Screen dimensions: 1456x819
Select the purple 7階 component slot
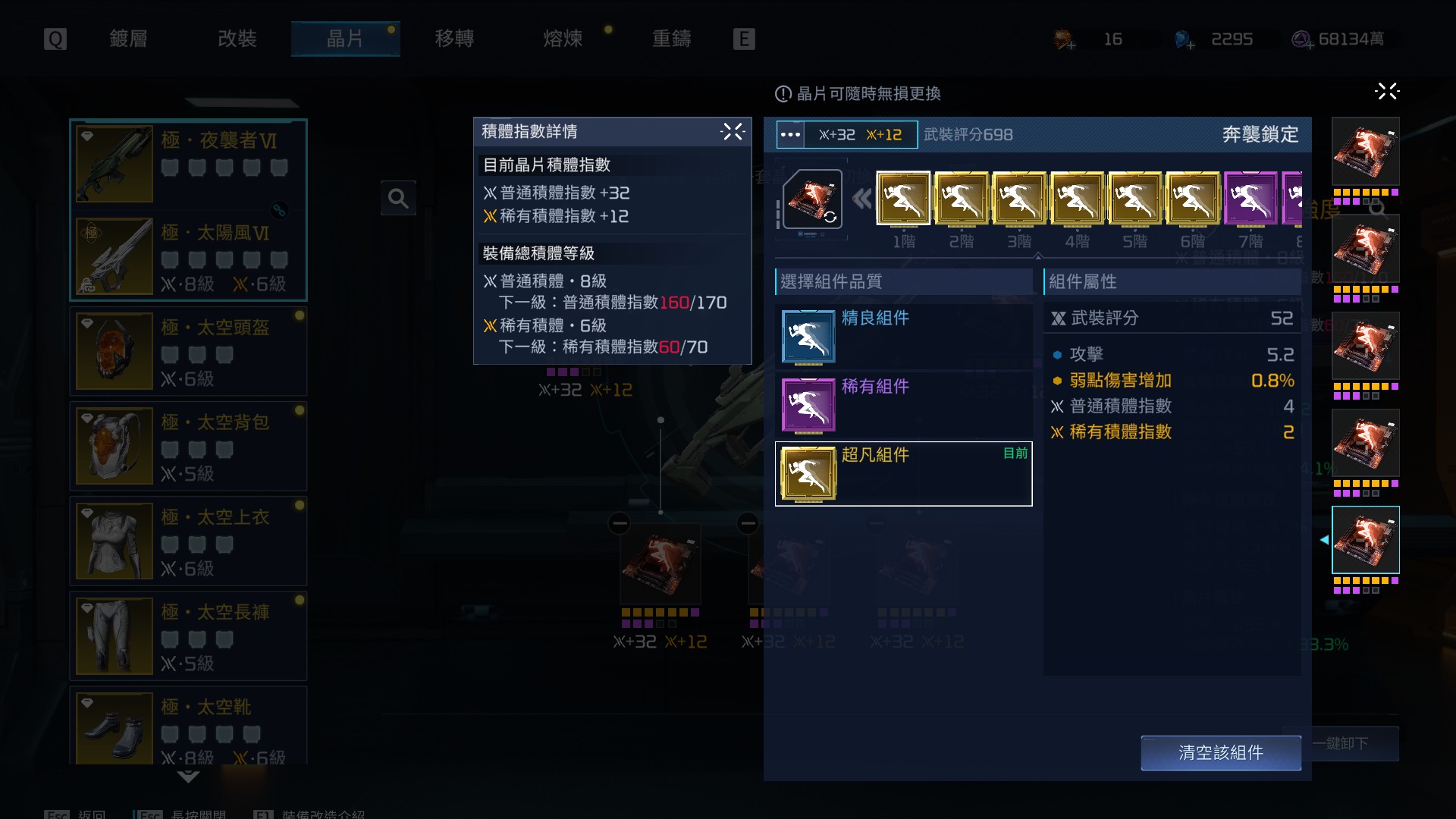tap(1250, 199)
